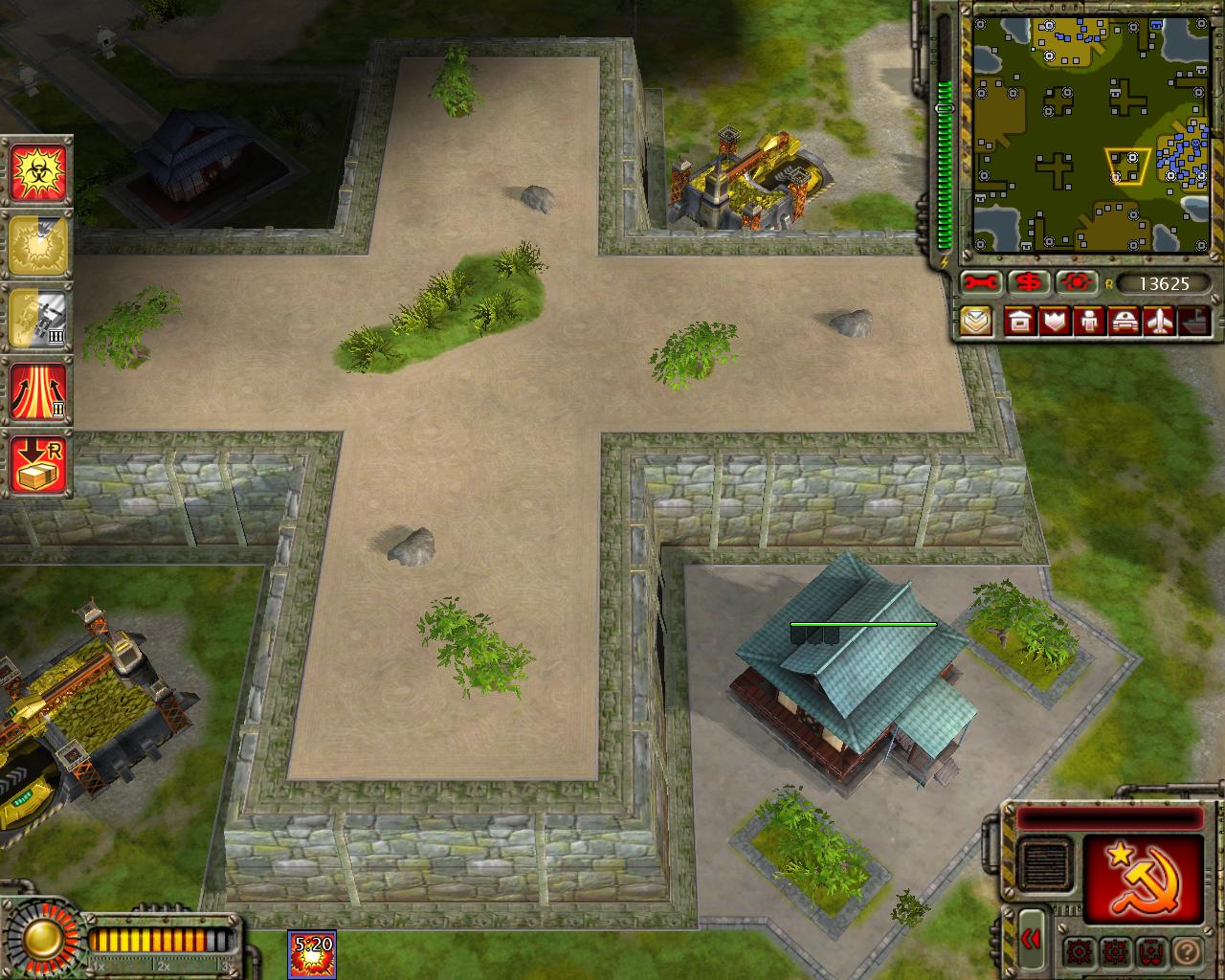
Task: Activate the sell structure dollar icon
Action: 1030,282
